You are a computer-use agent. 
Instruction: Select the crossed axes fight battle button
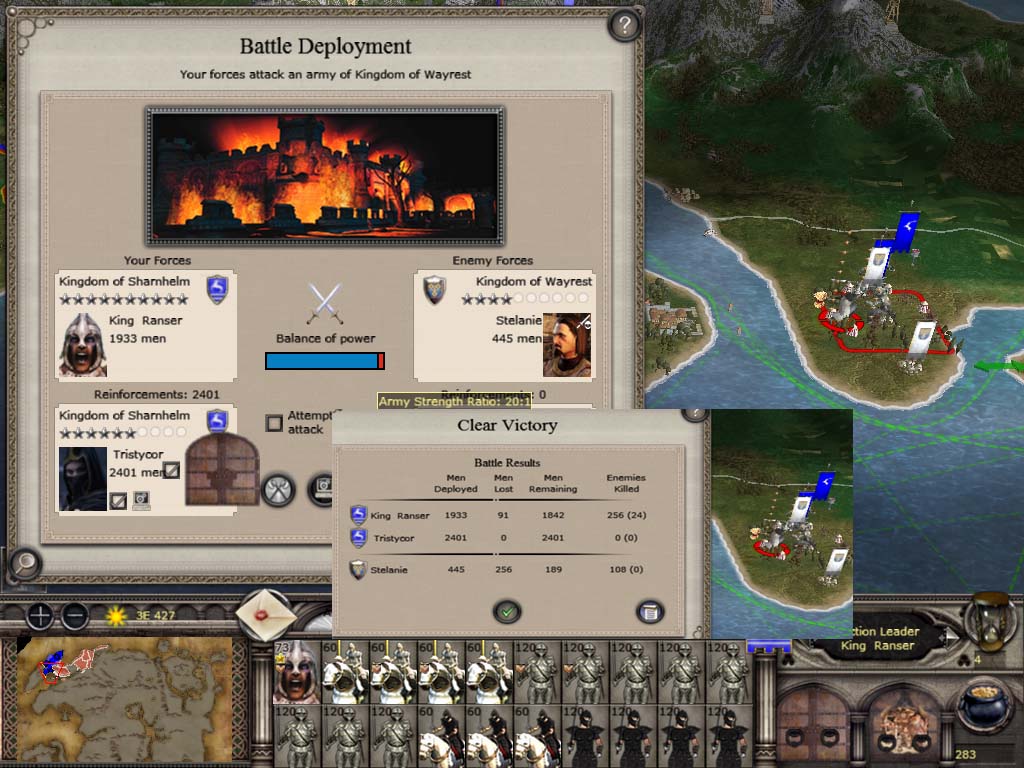tap(278, 489)
